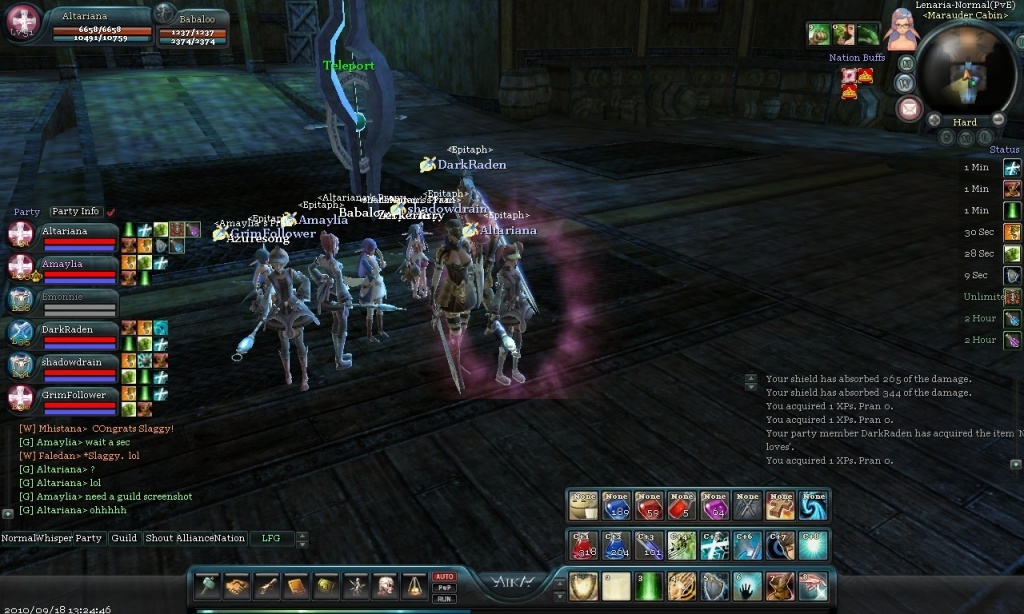Select the Shout chat channel
Screen dimensions: 1024x614
[159, 538]
